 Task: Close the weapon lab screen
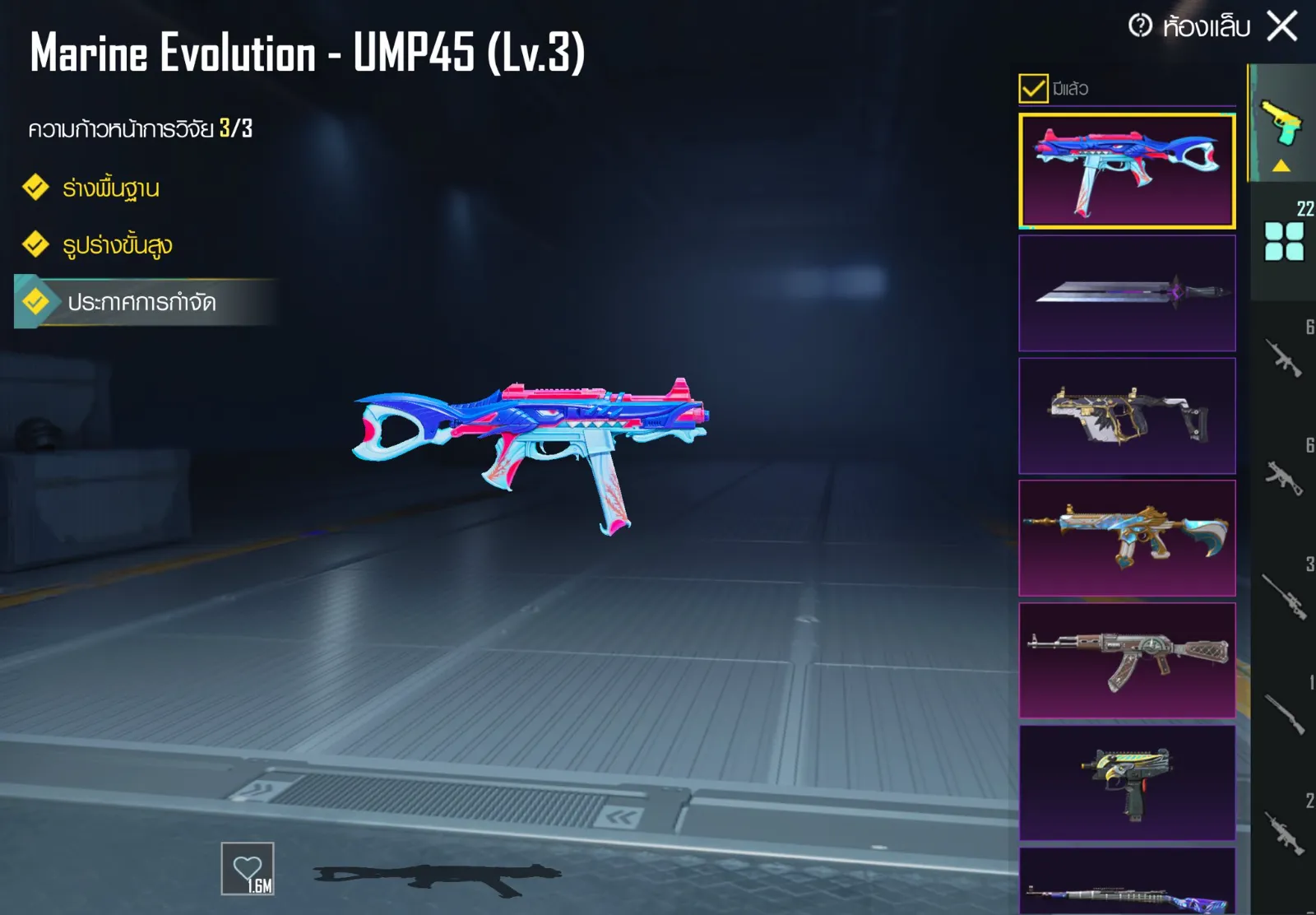(1282, 26)
